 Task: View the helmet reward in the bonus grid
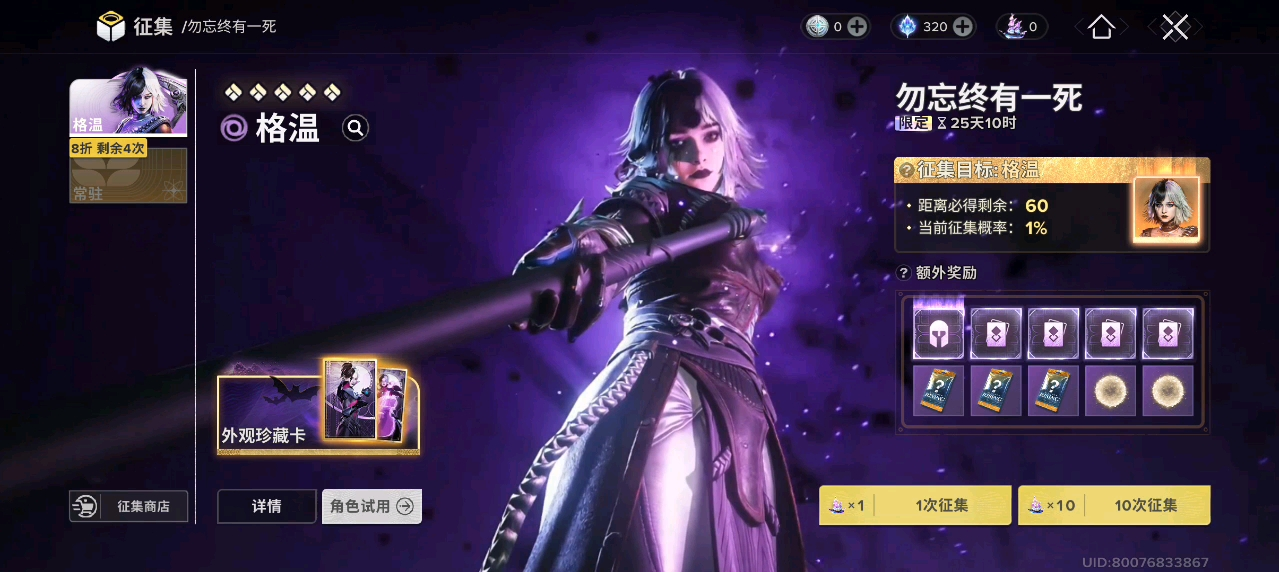click(x=938, y=334)
